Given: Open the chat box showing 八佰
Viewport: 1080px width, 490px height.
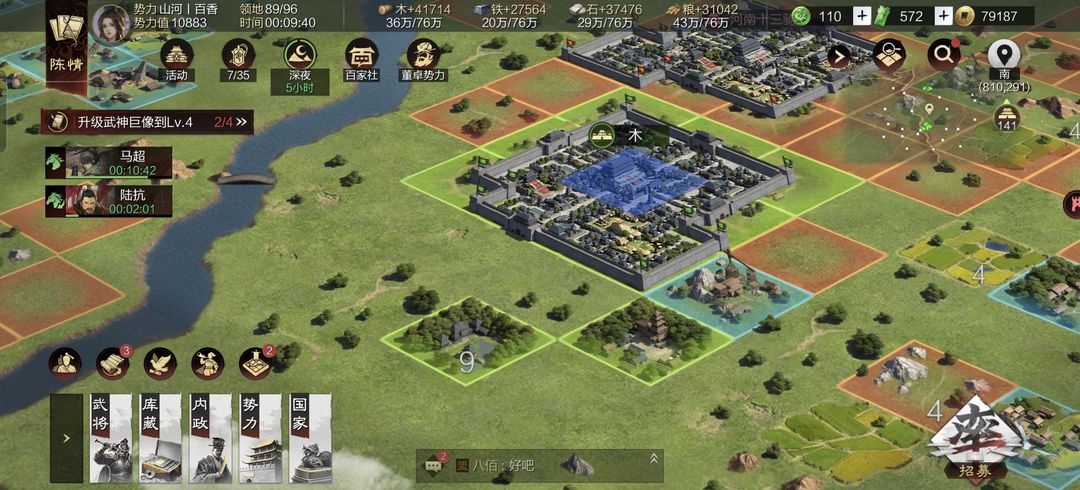Looking at the screenshot, I should click(x=540, y=464).
